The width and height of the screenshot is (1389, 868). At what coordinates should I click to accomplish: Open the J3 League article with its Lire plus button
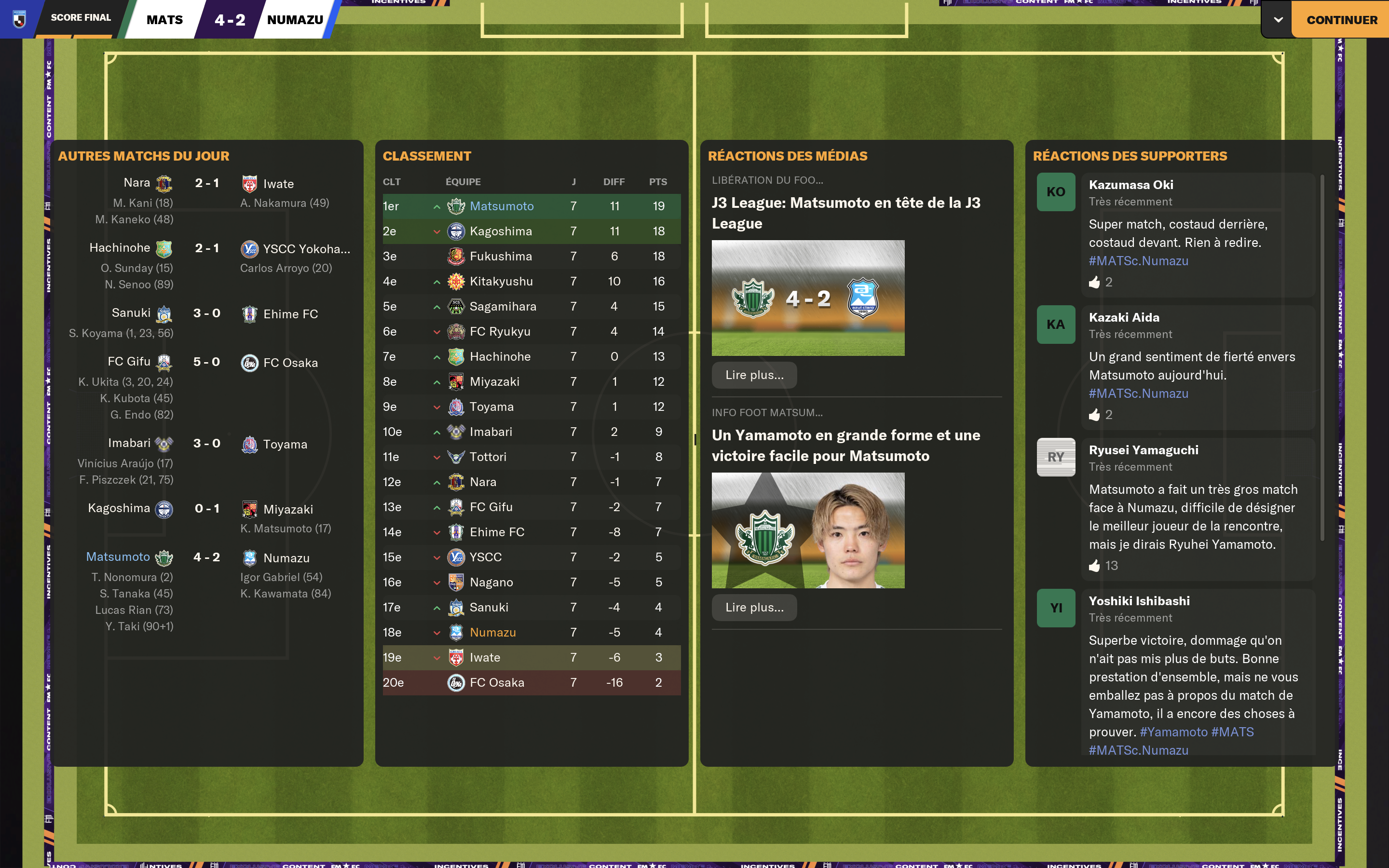click(x=754, y=375)
